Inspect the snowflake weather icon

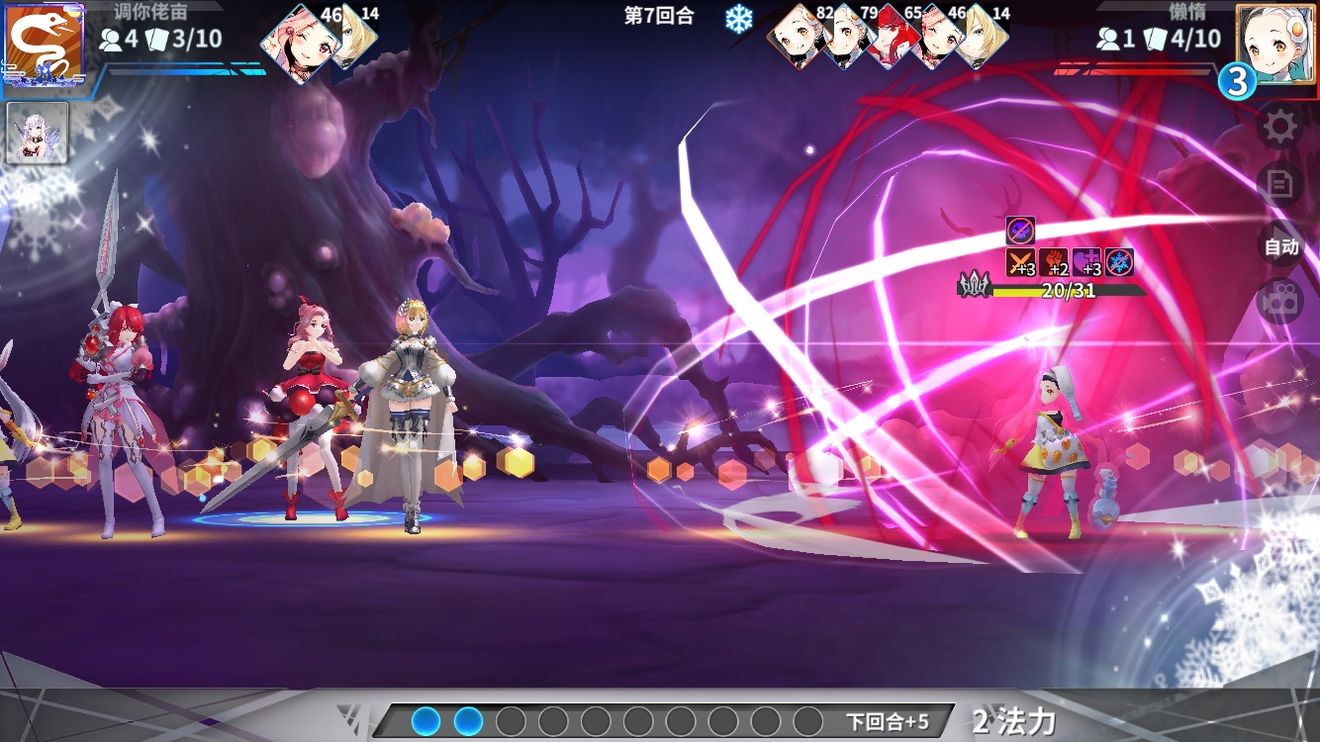[x=738, y=19]
